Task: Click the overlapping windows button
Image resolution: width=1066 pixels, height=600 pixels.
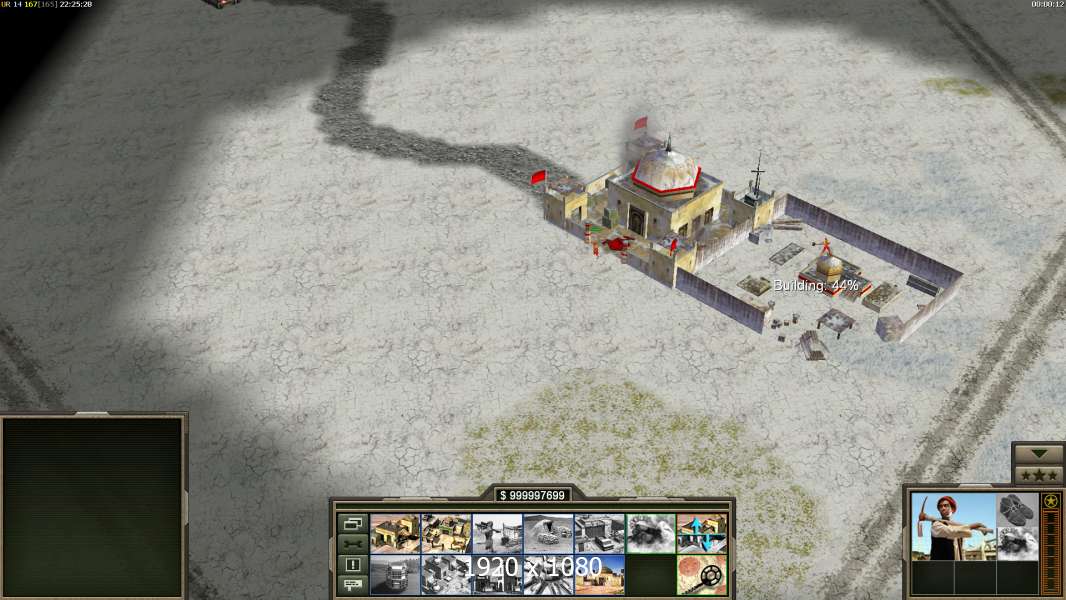Action: click(x=352, y=524)
